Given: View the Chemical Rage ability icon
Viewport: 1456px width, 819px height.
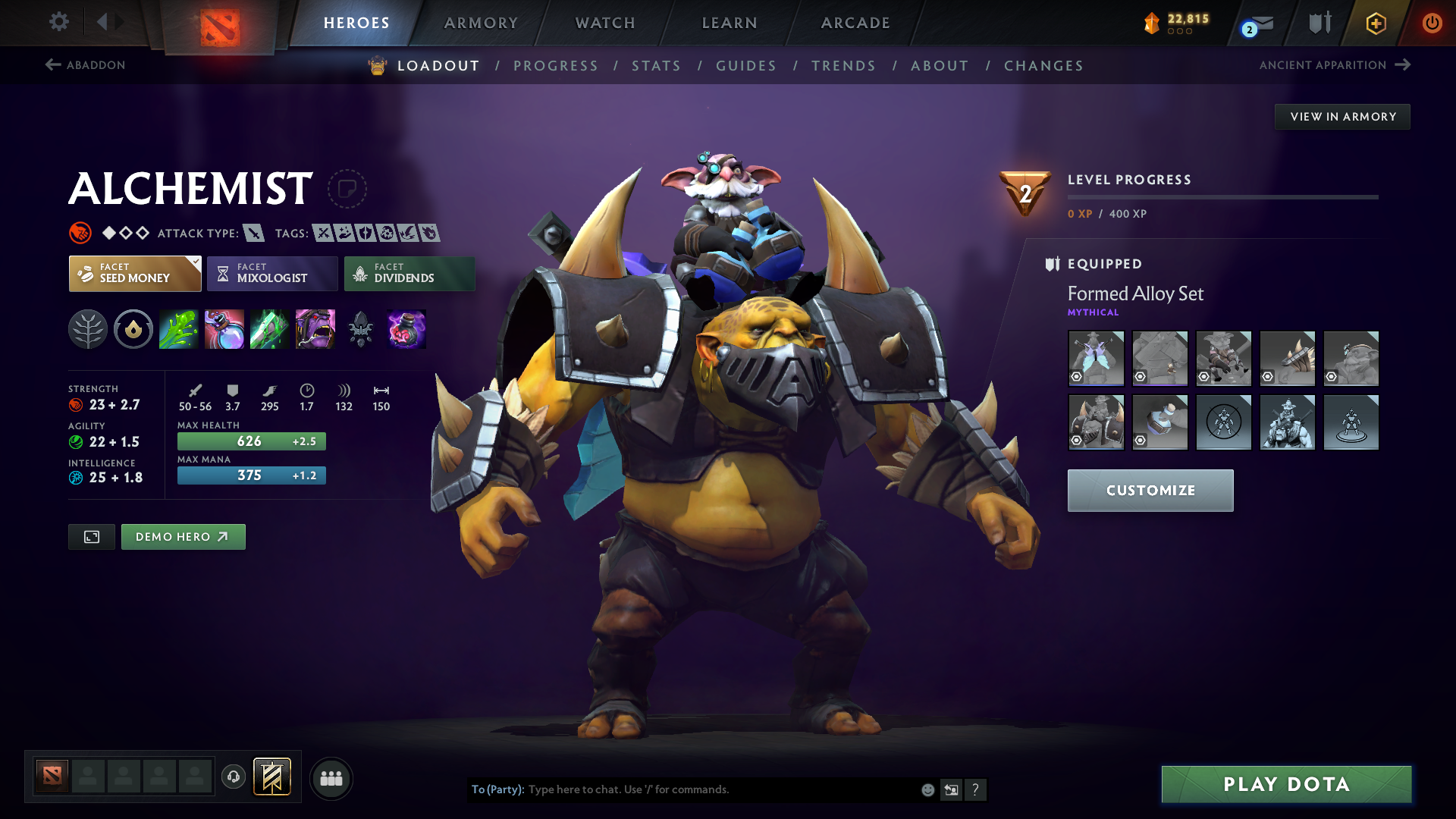Looking at the screenshot, I should 315,329.
